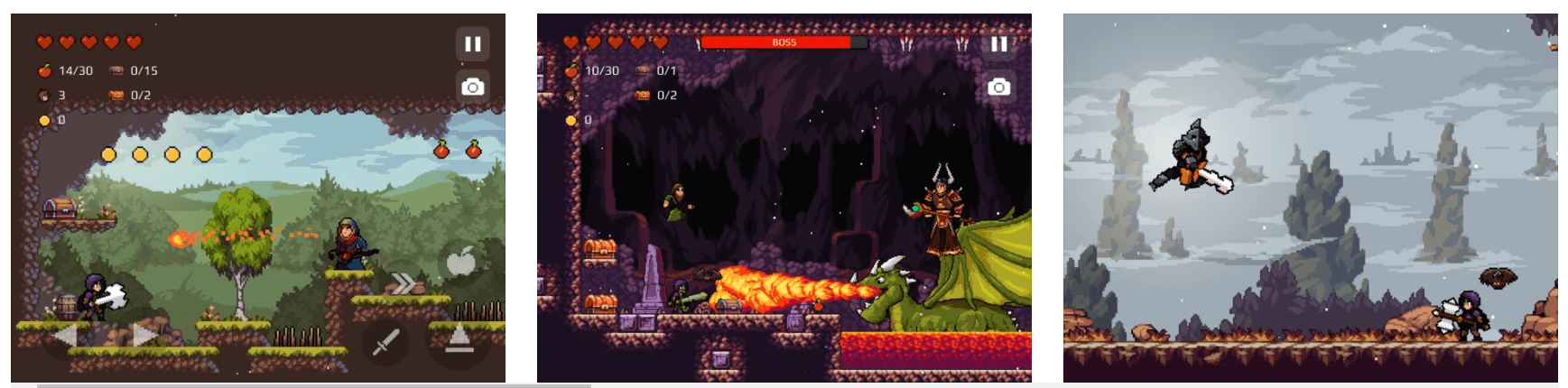1568x388 pixels.
Task: Tap the camera button in the forest screenshot
Action: [472, 87]
